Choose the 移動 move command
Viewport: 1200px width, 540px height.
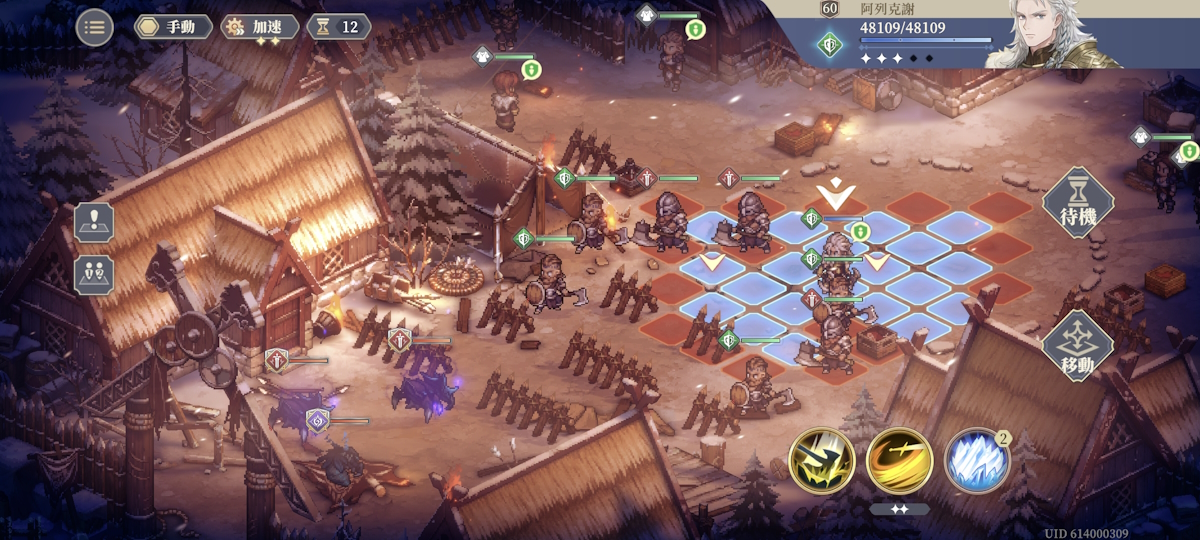1078,346
